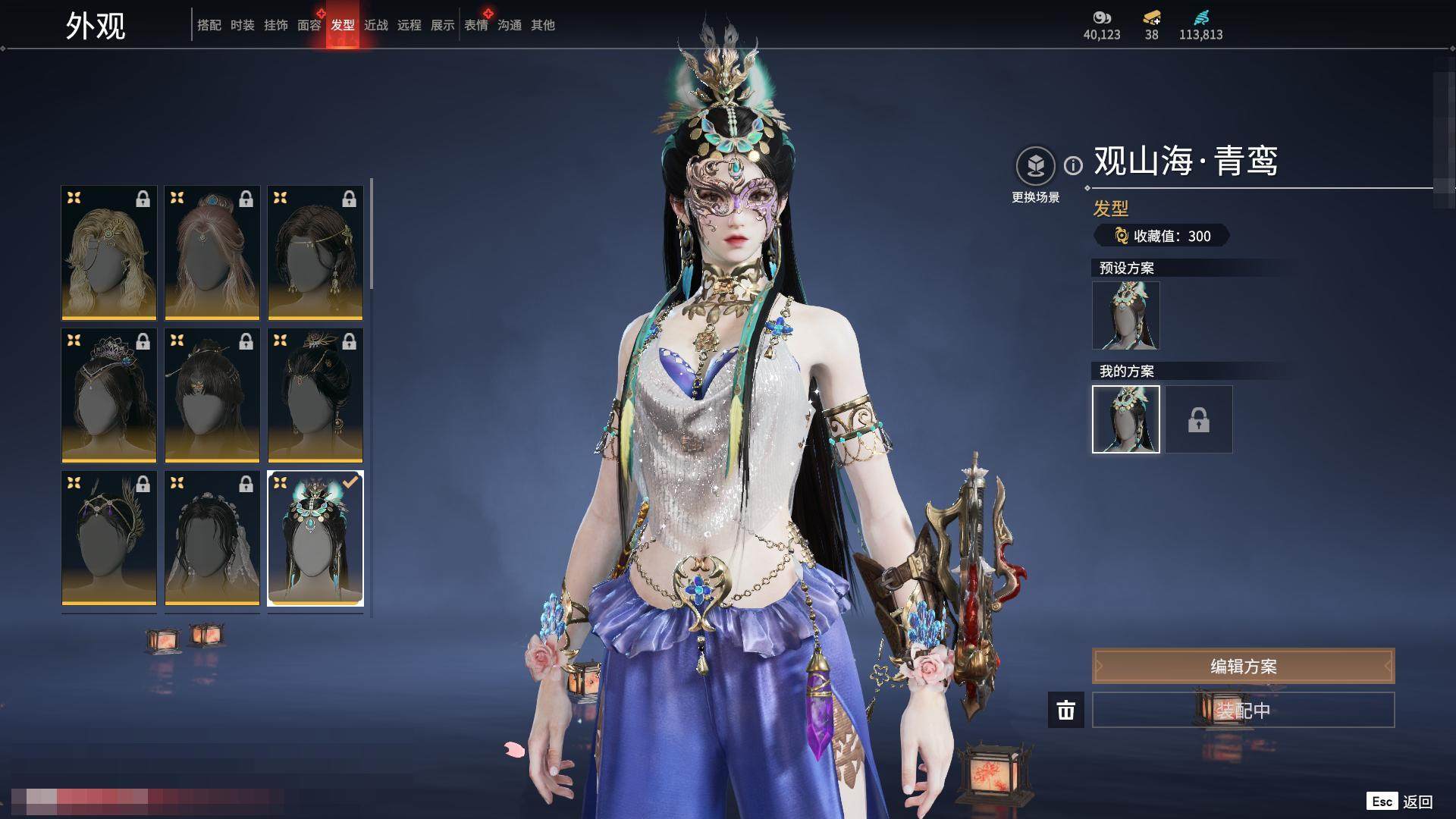This screenshot has width=1456, height=819.
Task: Select the 沟通 communication tab
Action: 509,25
